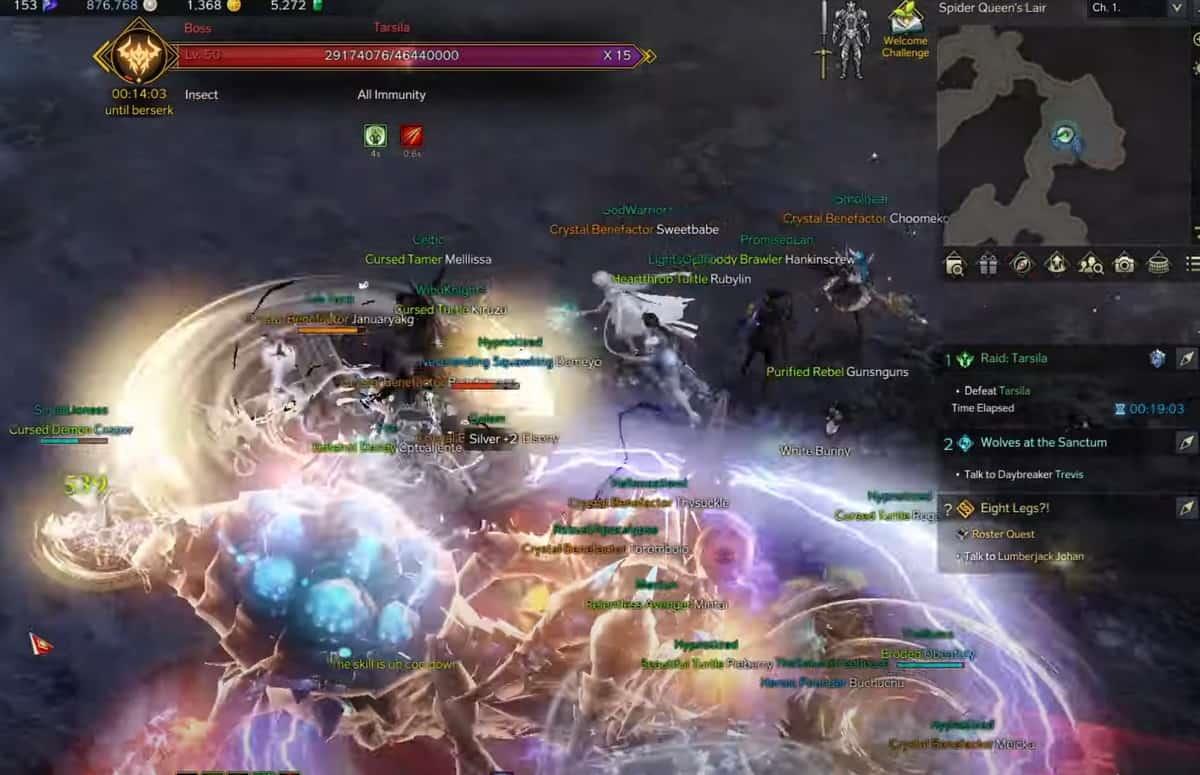This screenshot has width=1200, height=775.
Task: Click the green boss buff icon
Action: [376, 135]
